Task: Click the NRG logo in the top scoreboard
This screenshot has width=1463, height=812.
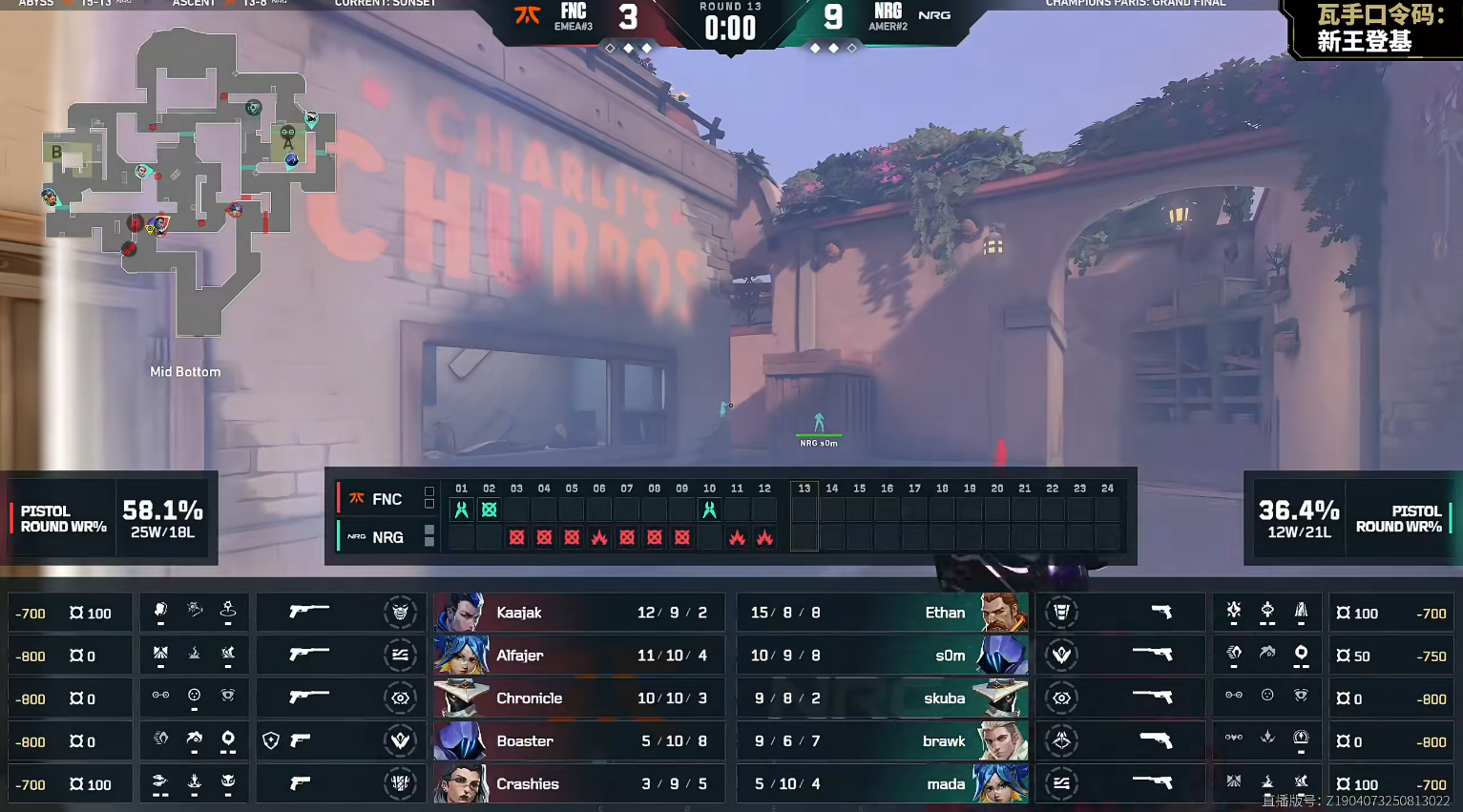Action: point(934,15)
